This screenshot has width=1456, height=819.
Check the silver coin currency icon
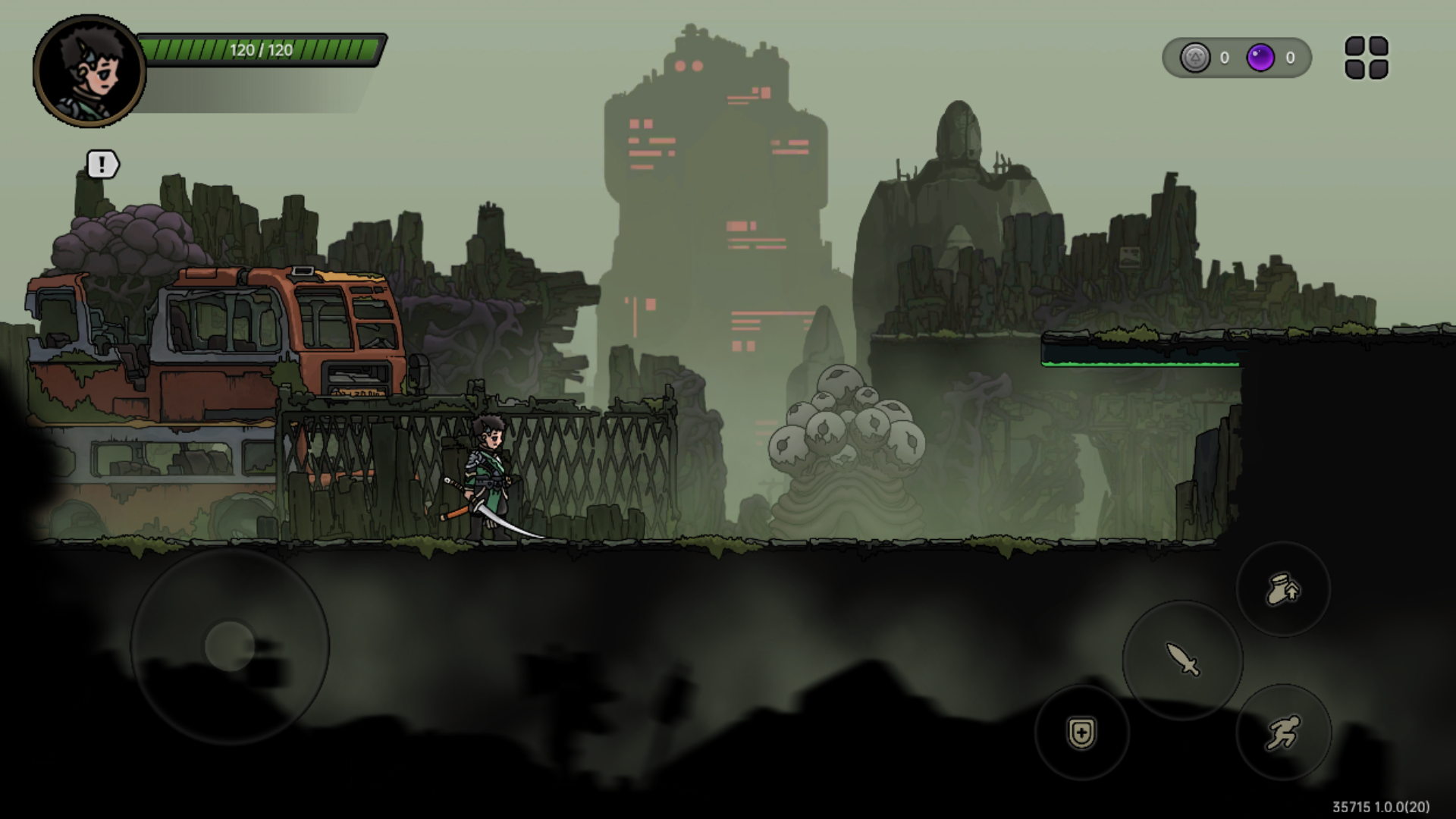click(x=1195, y=58)
